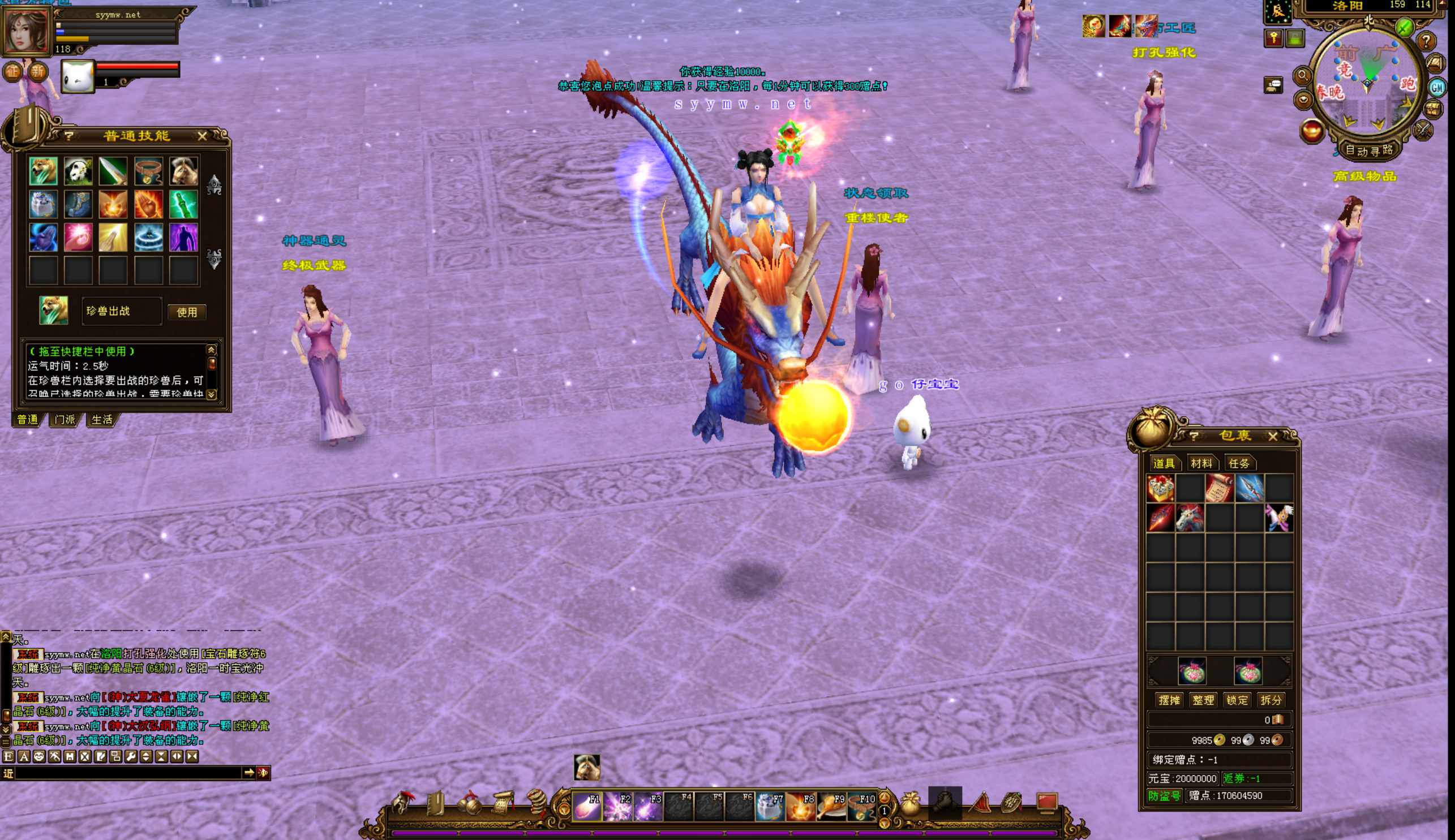Open the 任务 tab in the bag
Screen dimensions: 1455x840
point(1239,463)
